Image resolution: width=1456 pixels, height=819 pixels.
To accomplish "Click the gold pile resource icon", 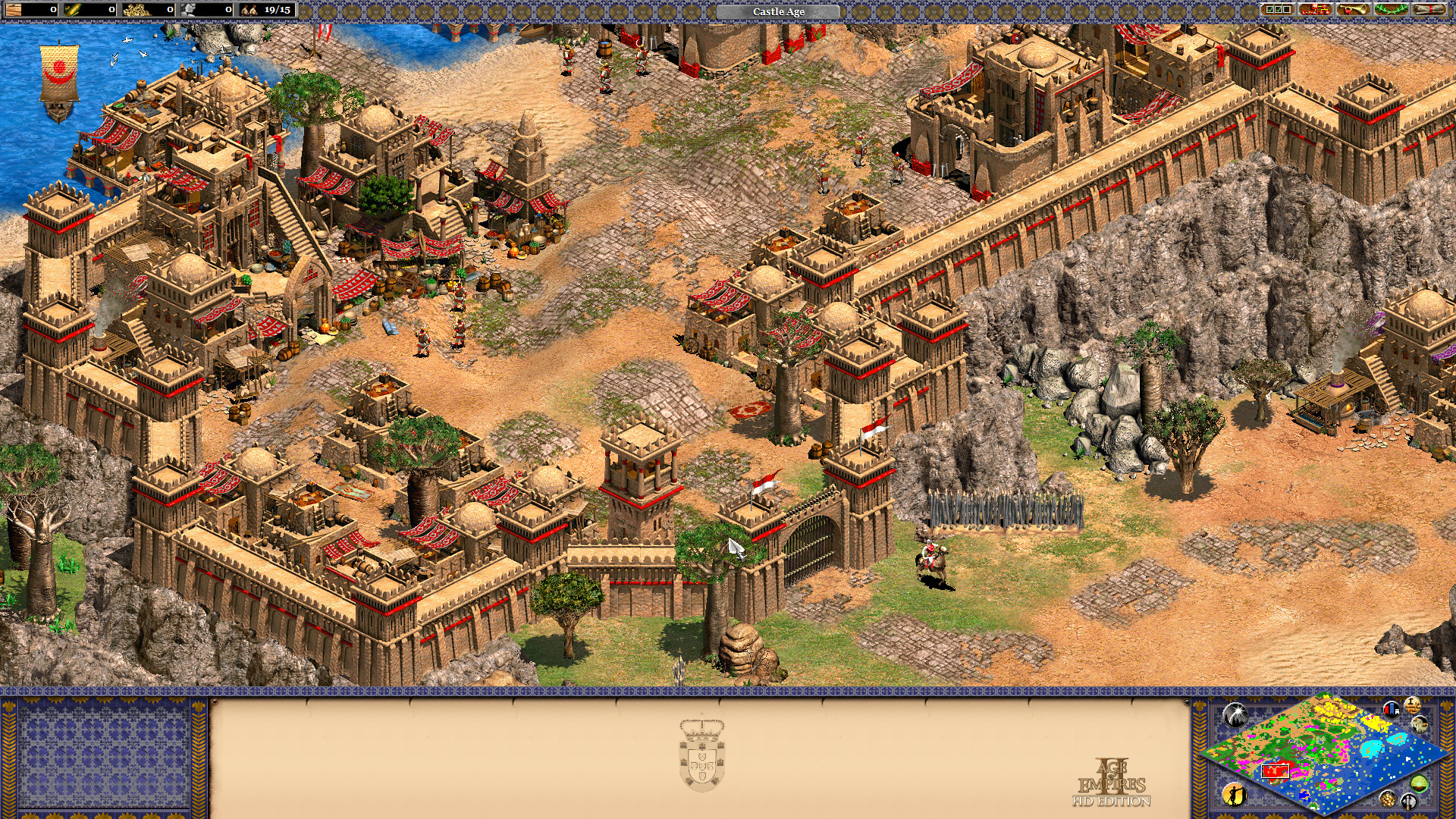I will coord(136,10).
